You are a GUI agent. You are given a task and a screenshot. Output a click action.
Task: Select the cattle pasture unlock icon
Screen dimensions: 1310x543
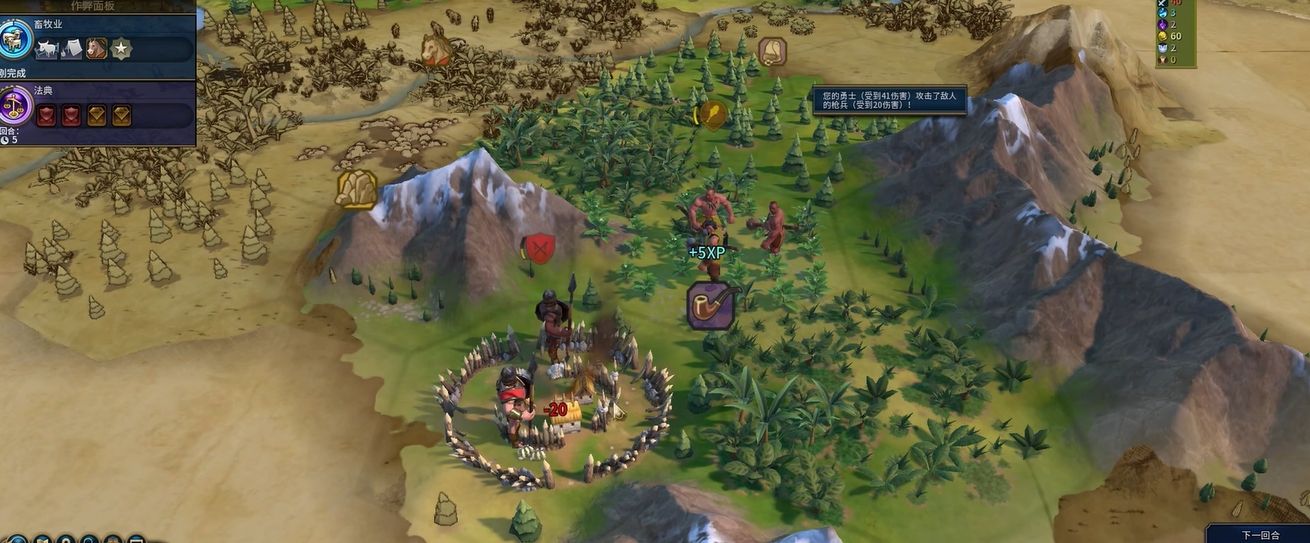pos(48,49)
